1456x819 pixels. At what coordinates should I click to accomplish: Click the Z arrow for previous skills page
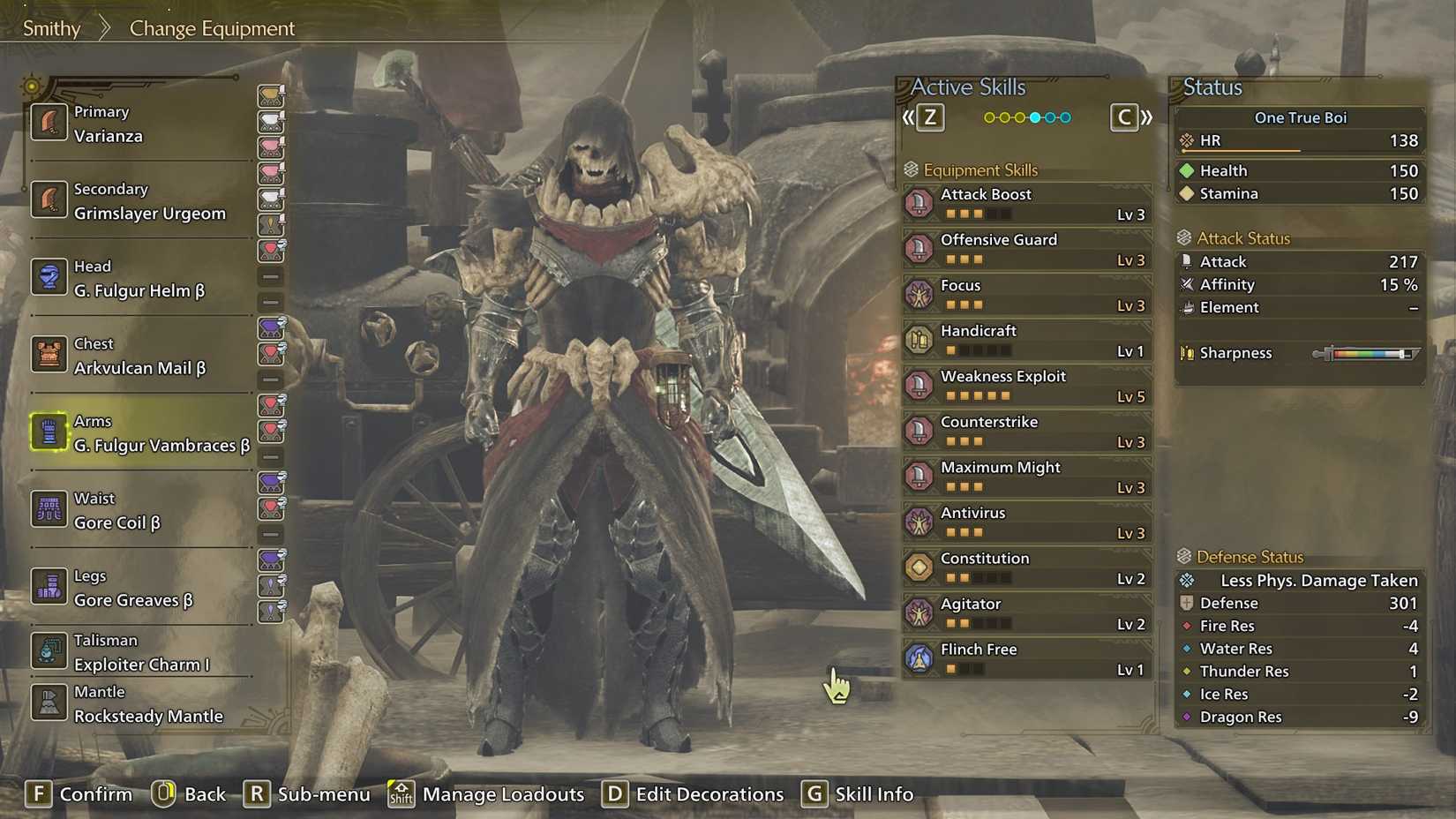pyautogui.click(x=931, y=116)
